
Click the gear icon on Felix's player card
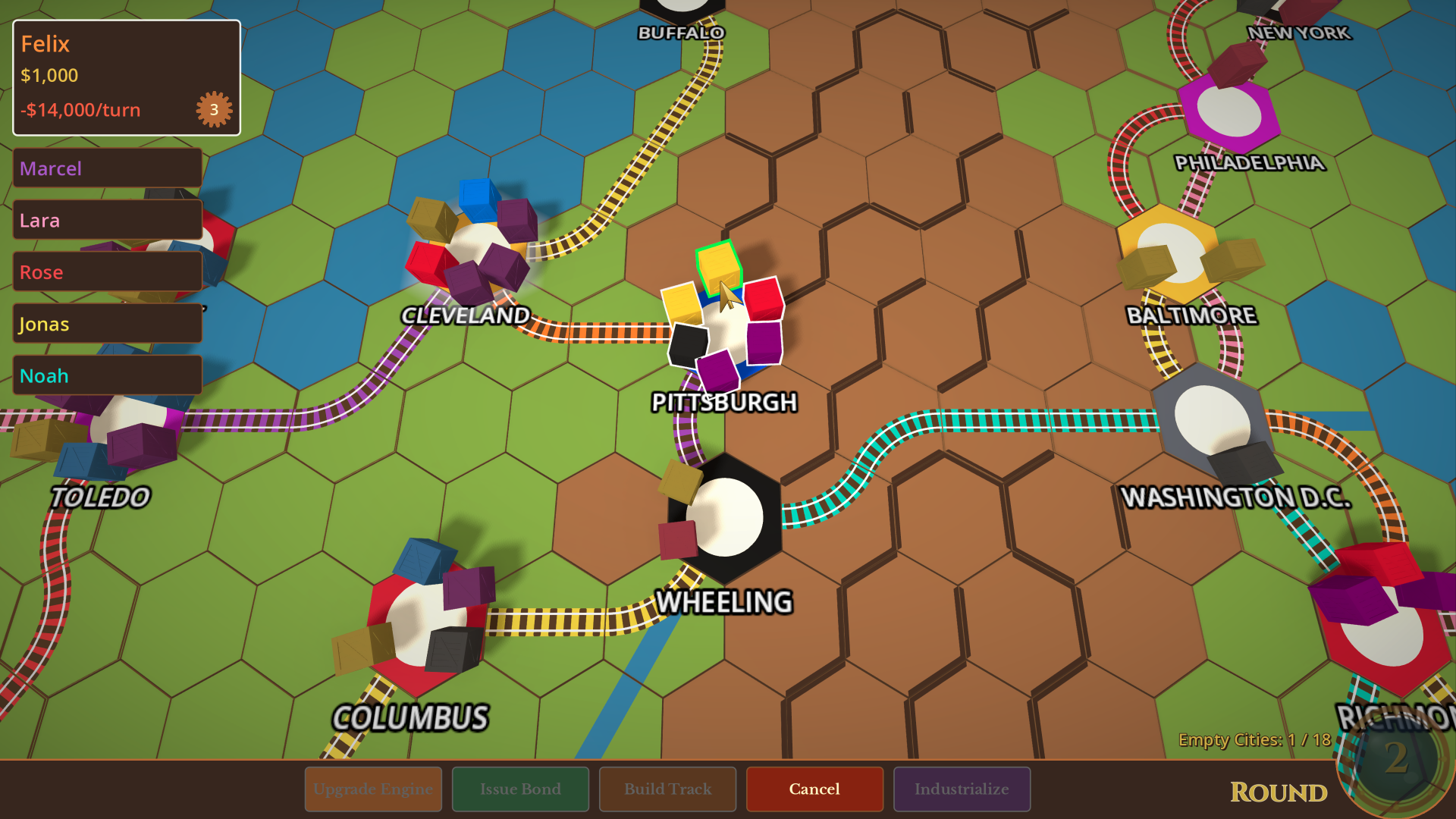213,109
